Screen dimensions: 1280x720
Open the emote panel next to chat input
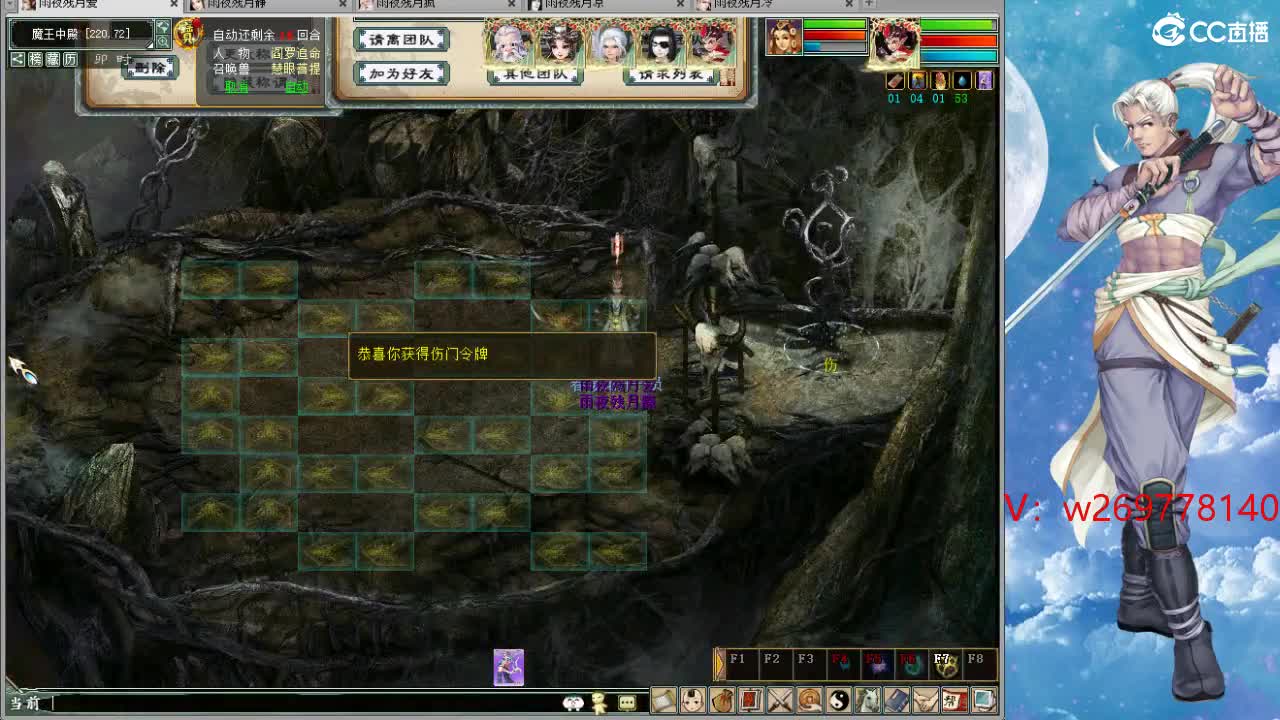click(x=573, y=703)
